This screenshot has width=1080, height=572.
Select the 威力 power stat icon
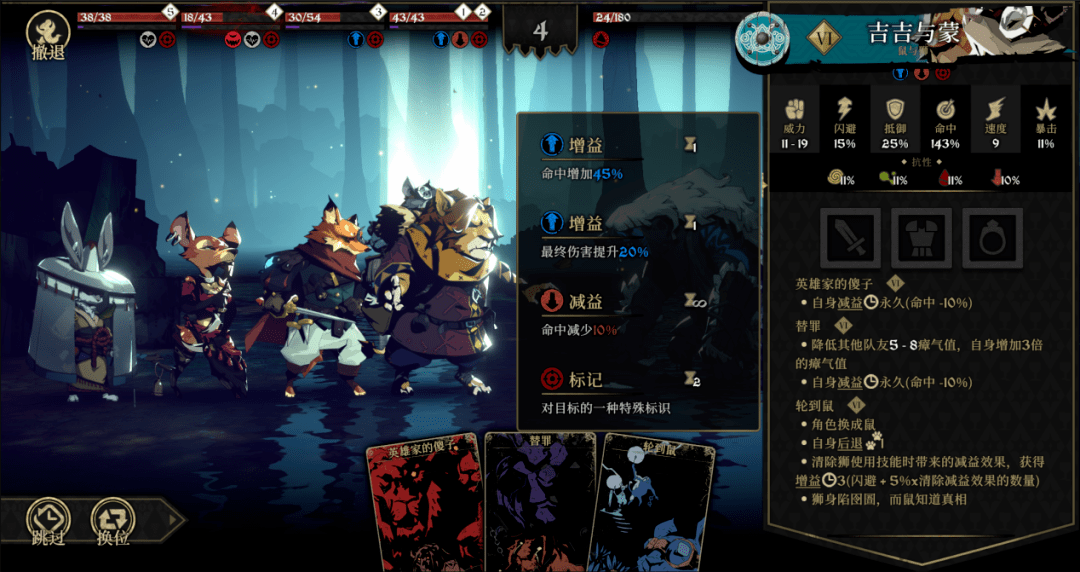tap(795, 110)
